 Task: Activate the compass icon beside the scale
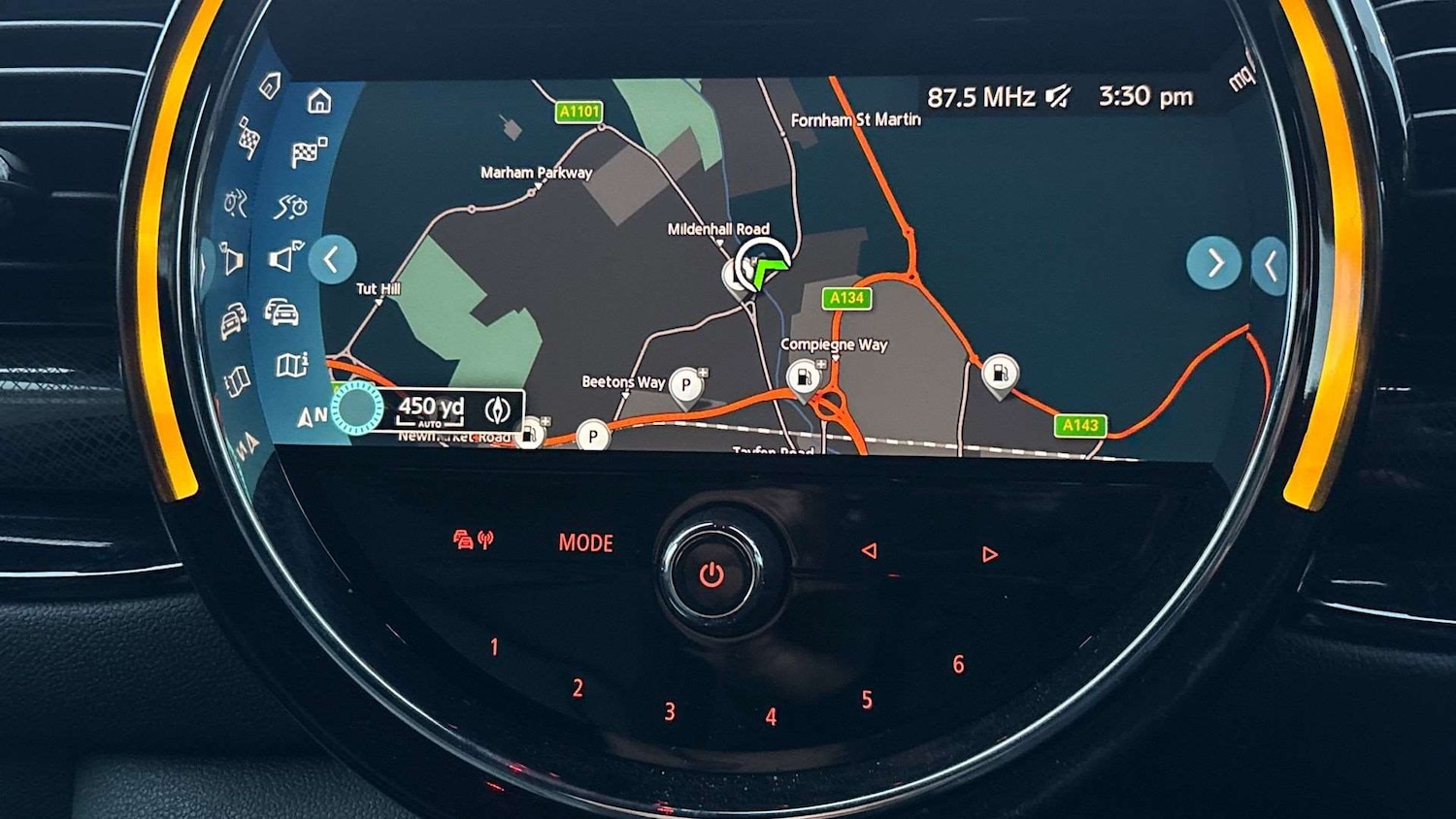[x=498, y=410]
